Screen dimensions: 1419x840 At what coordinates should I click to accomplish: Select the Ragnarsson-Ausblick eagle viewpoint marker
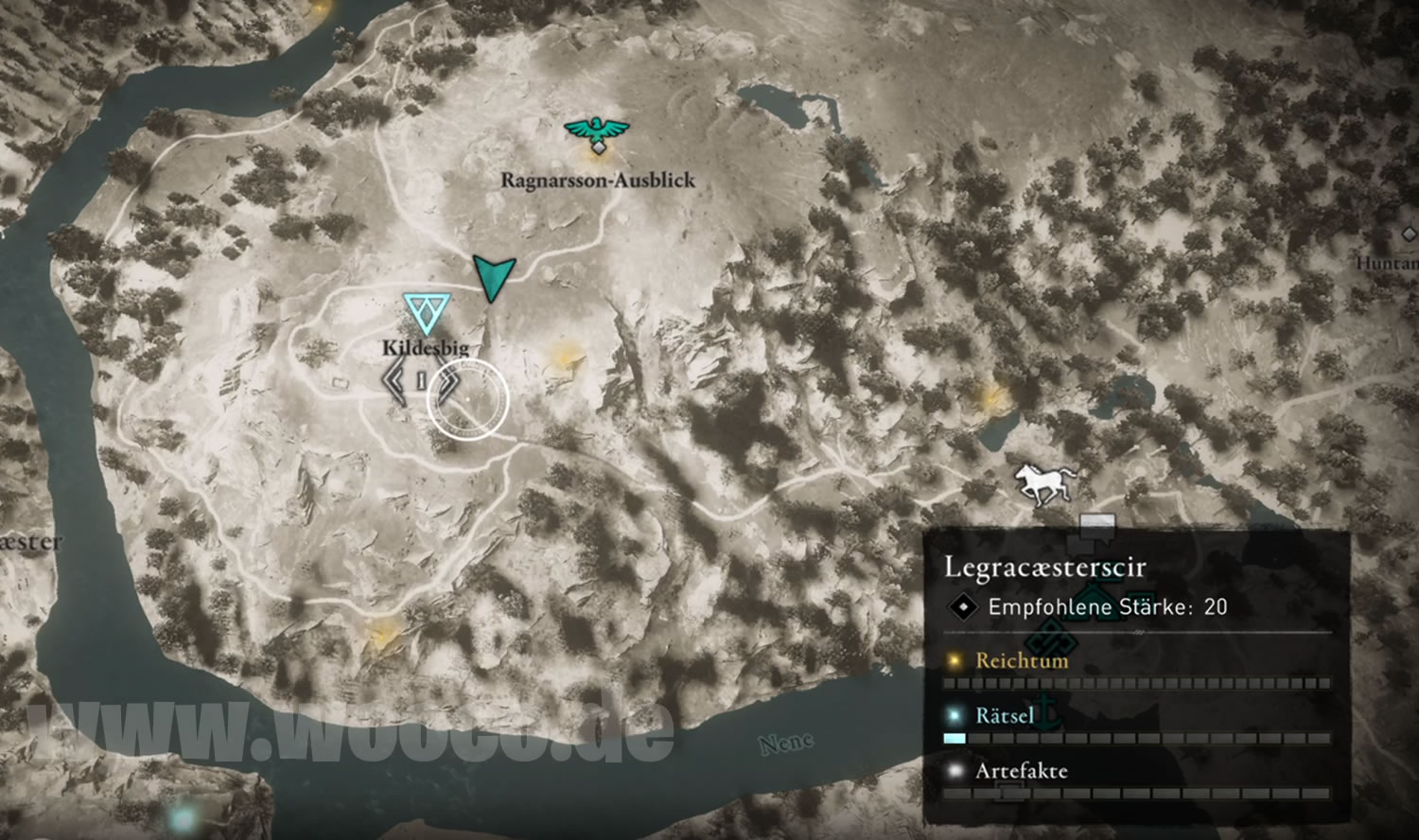tap(596, 133)
